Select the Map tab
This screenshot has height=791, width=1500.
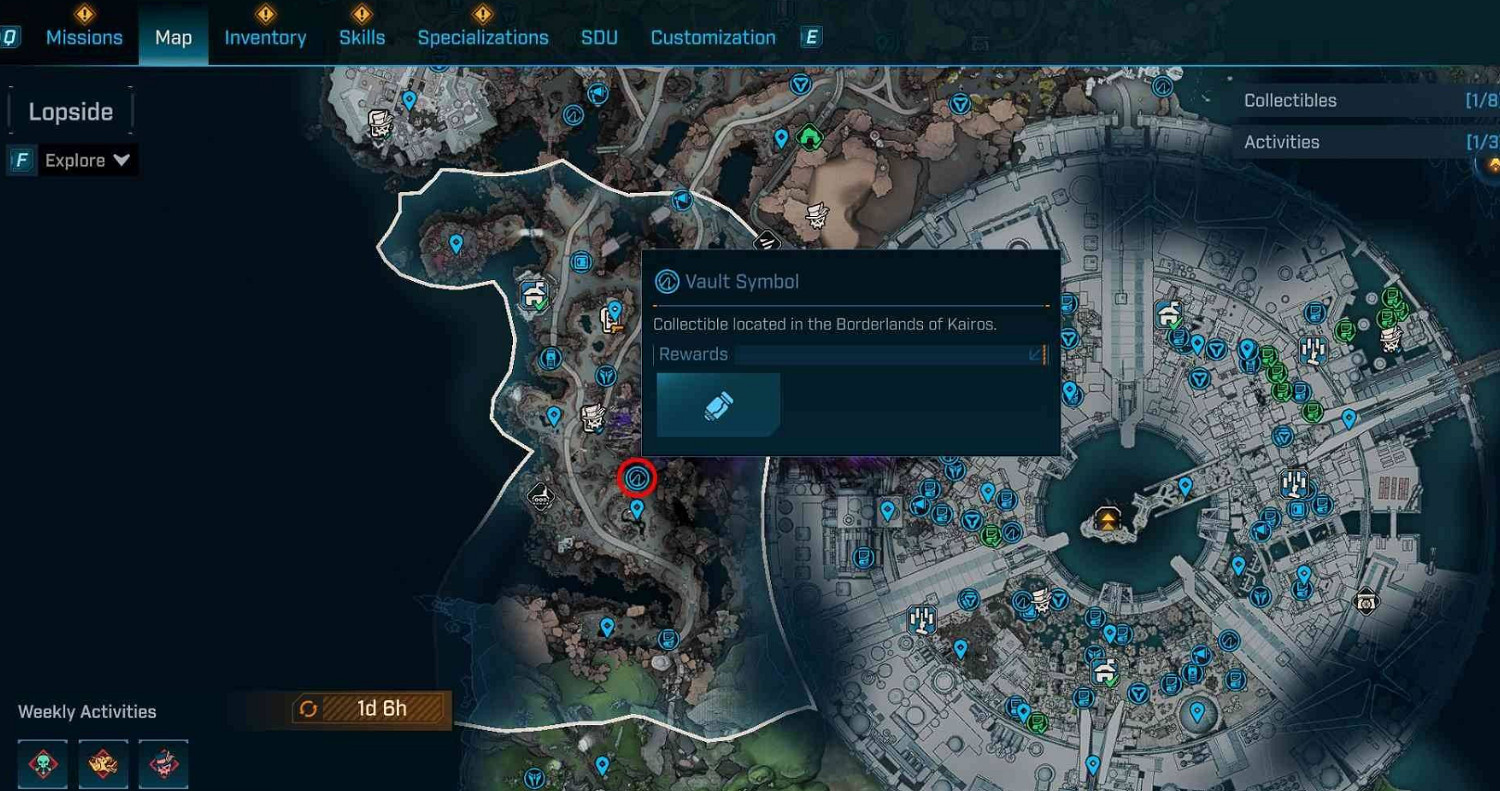(173, 38)
